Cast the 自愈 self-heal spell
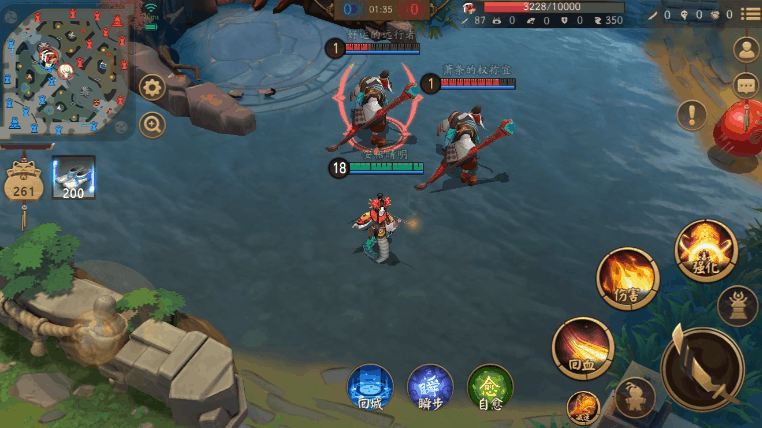762x428 pixels. pyautogui.click(x=490, y=387)
